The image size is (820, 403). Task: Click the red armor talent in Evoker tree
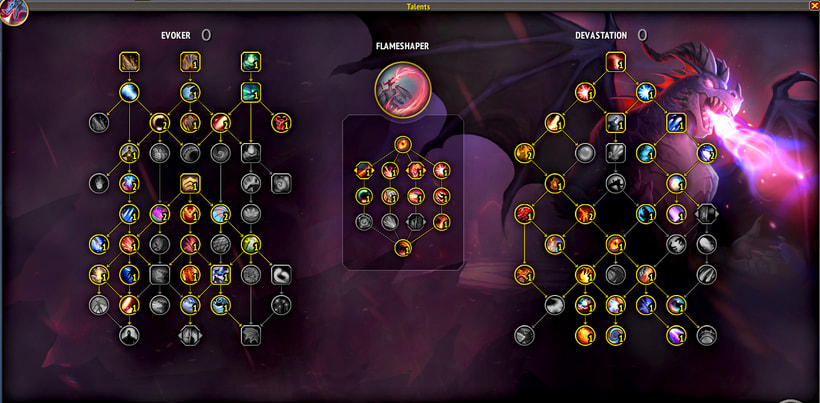click(x=282, y=123)
